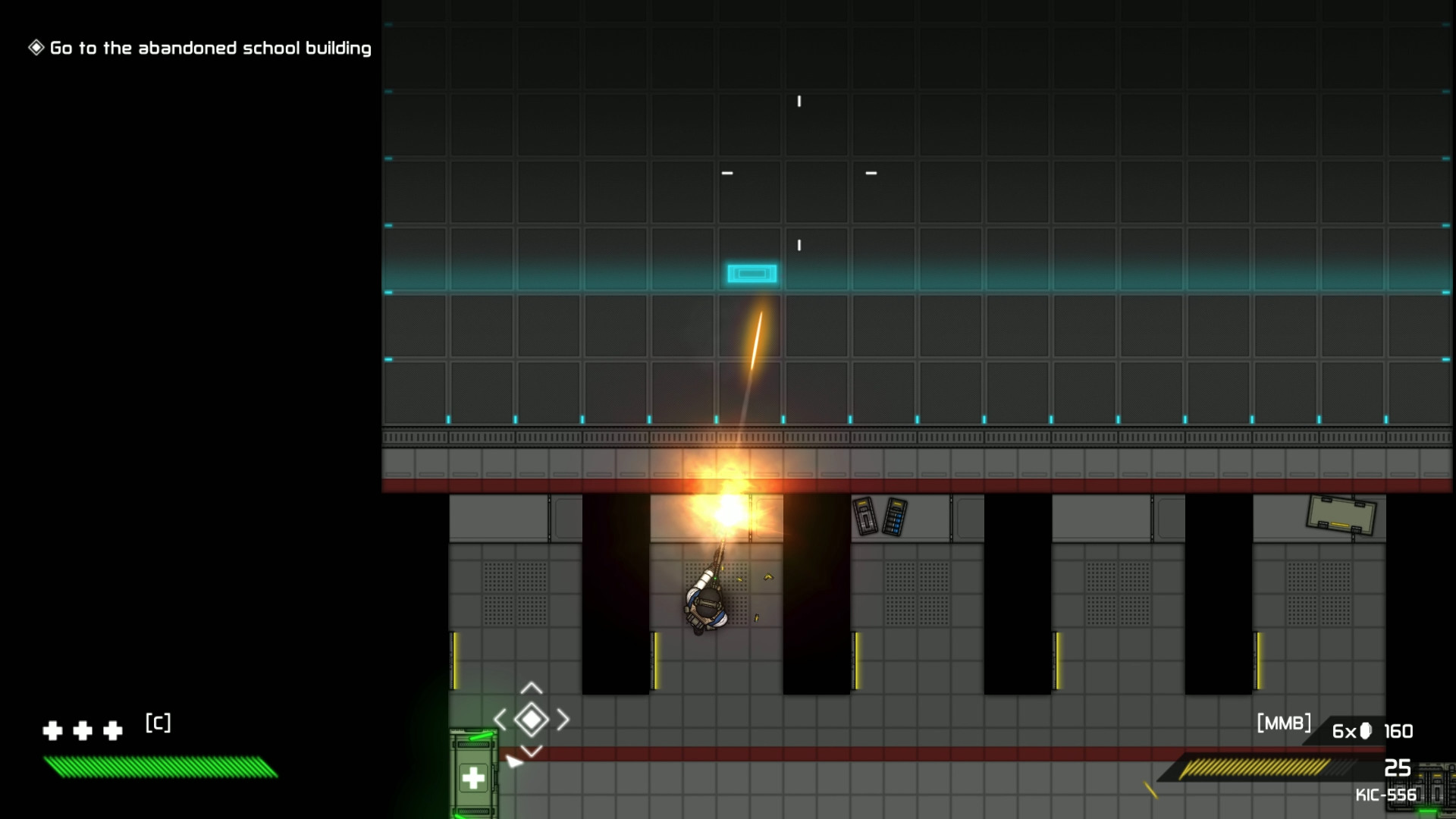Click the [C] medkit keybind label

click(157, 723)
